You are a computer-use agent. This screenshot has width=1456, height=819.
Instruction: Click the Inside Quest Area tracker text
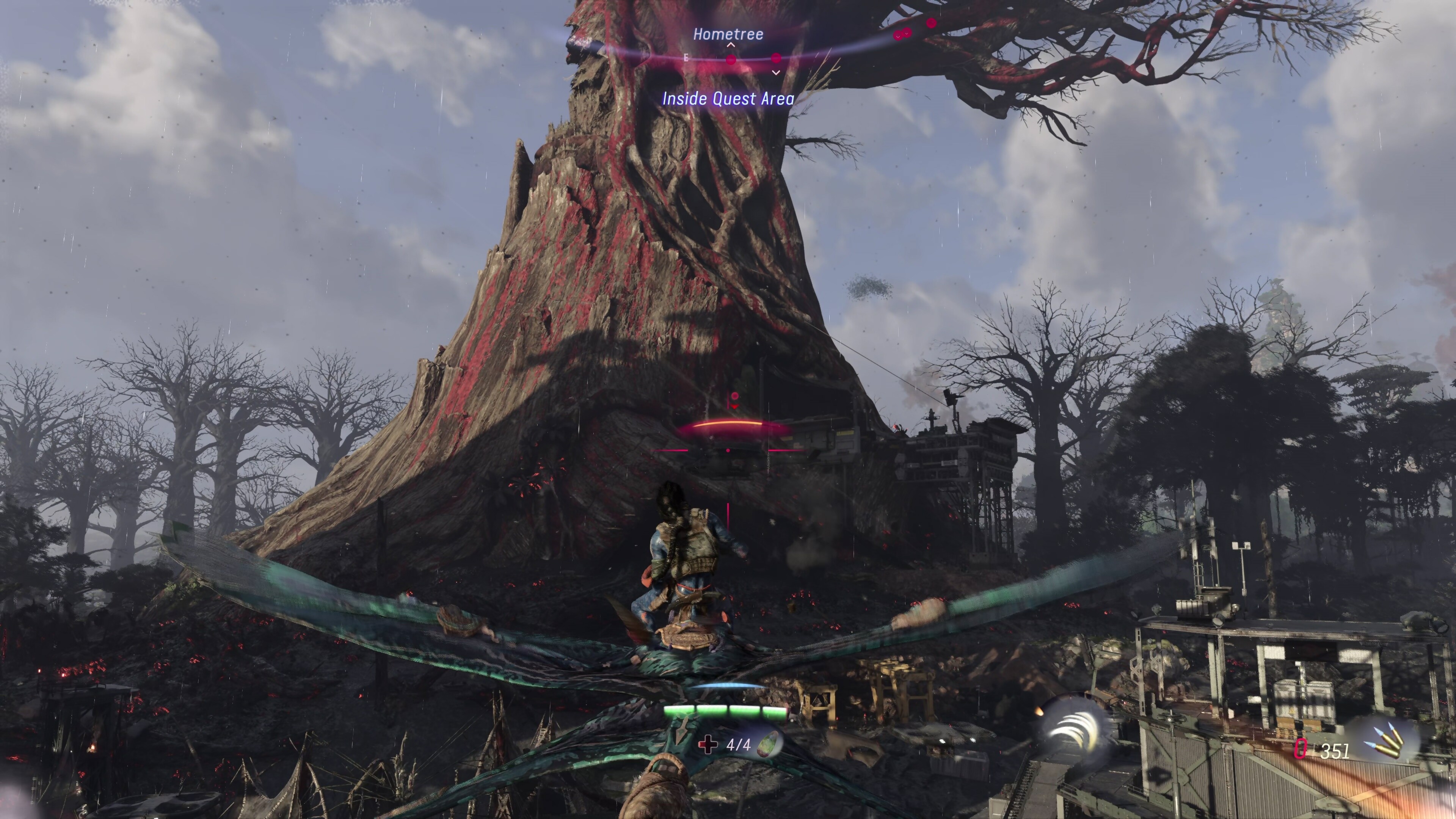(x=728, y=99)
